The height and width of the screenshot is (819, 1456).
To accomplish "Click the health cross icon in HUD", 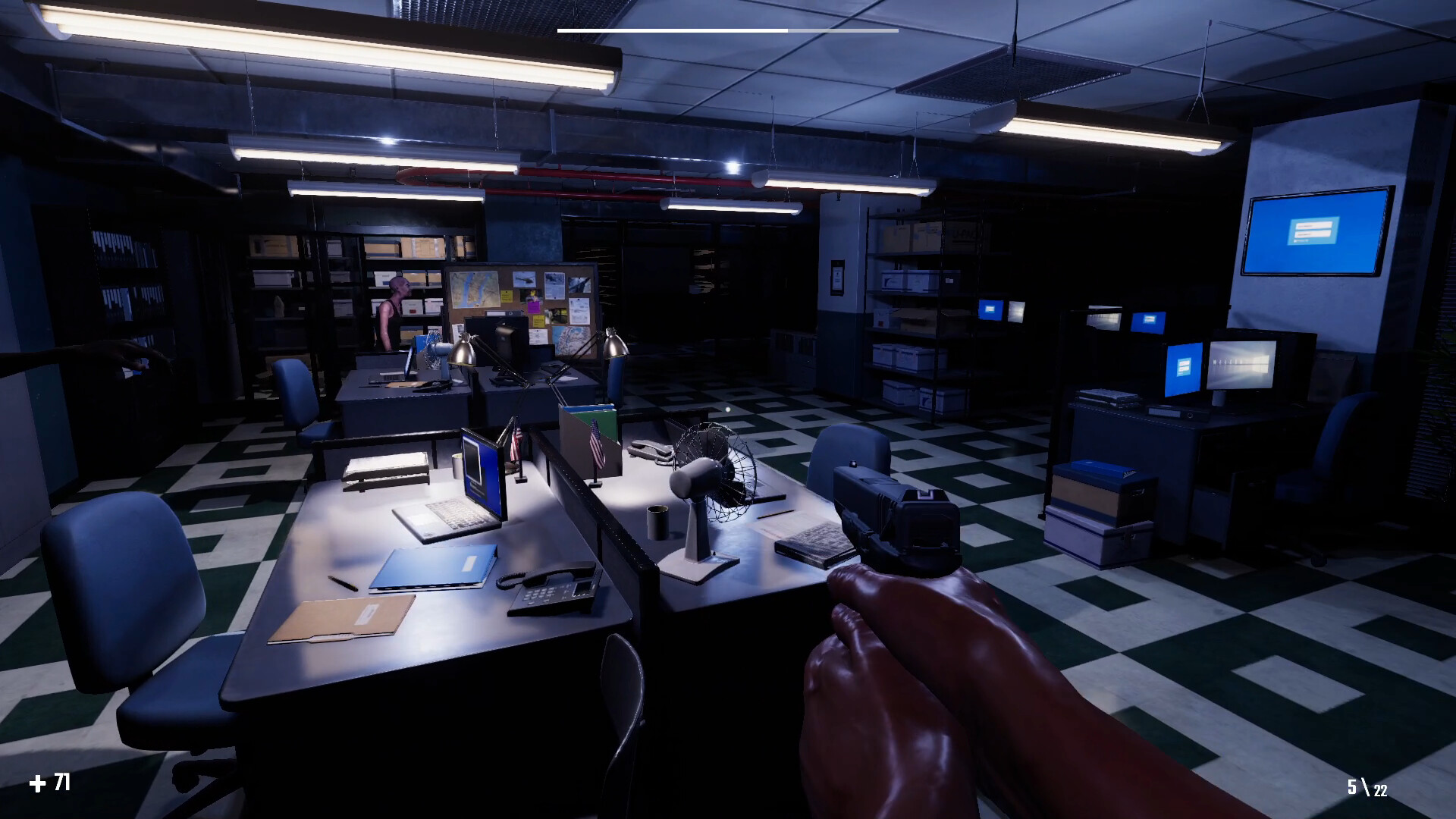I will point(39,781).
